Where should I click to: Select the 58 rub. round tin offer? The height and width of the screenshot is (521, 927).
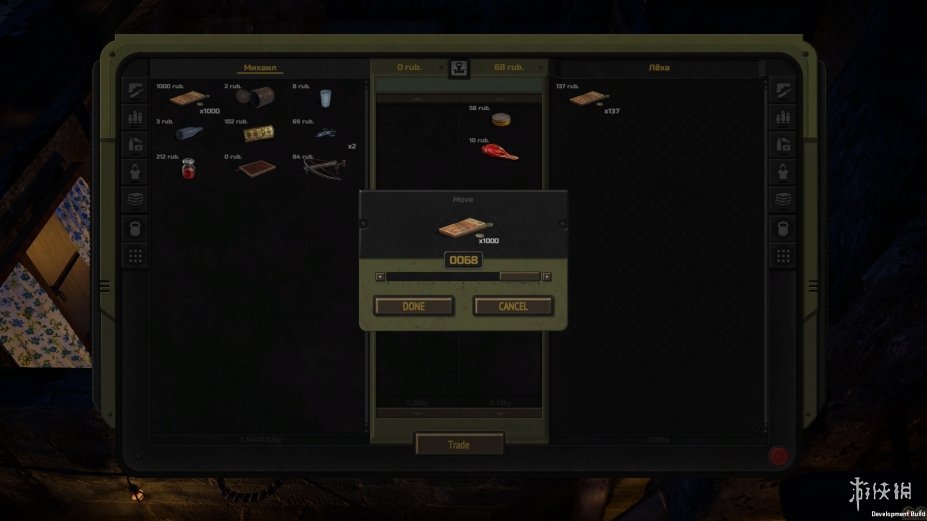click(x=501, y=120)
